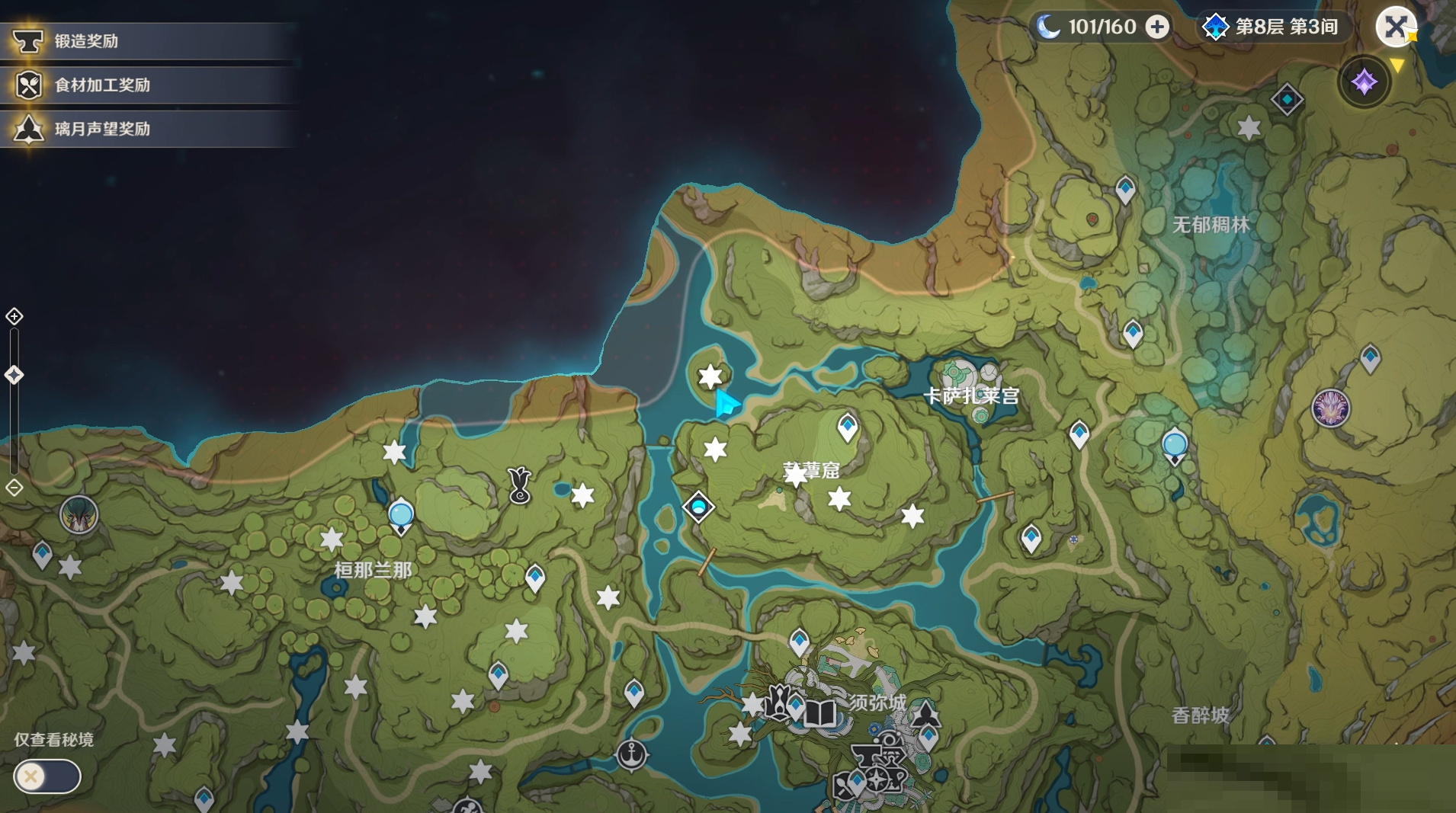Select the teleport waypoint below 无郁稠林 label
This screenshot has height=813, width=1456.
coord(1132,333)
